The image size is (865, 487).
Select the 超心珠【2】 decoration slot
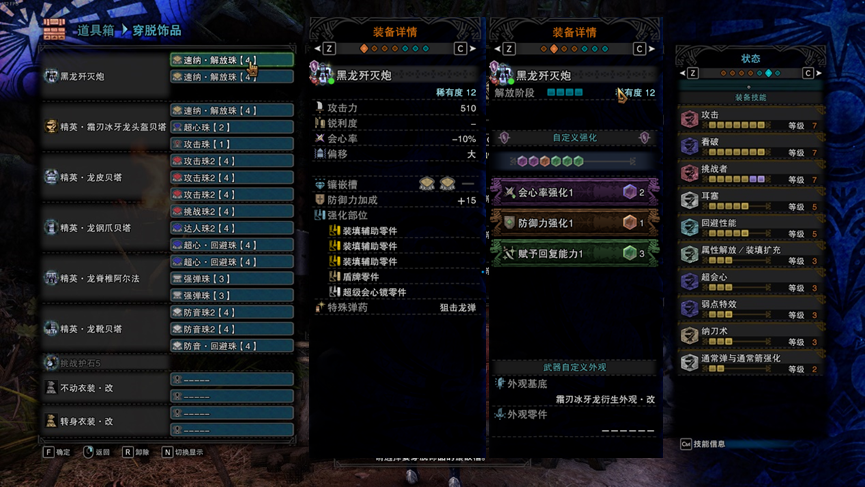(232, 127)
